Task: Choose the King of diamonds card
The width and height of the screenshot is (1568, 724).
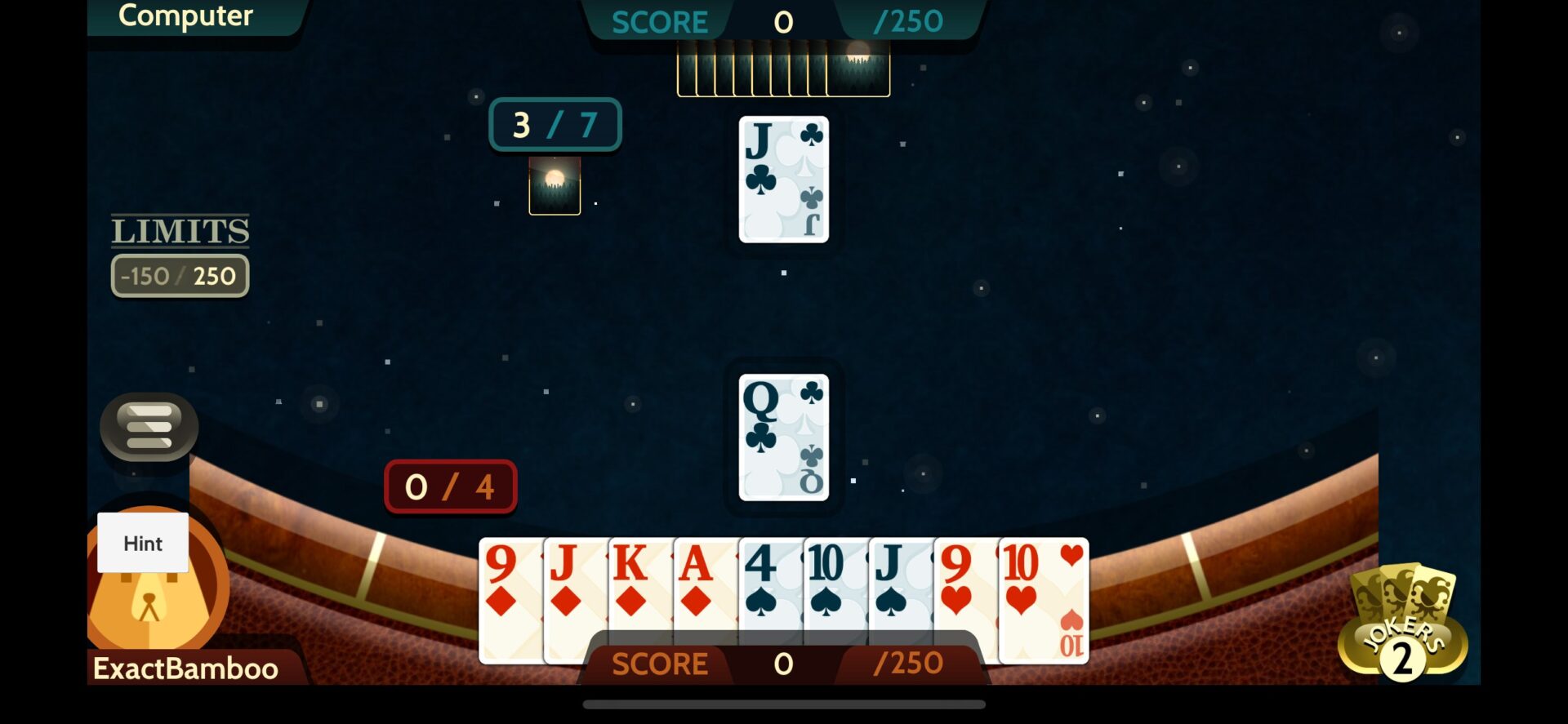Action: pyautogui.click(x=640, y=589)
